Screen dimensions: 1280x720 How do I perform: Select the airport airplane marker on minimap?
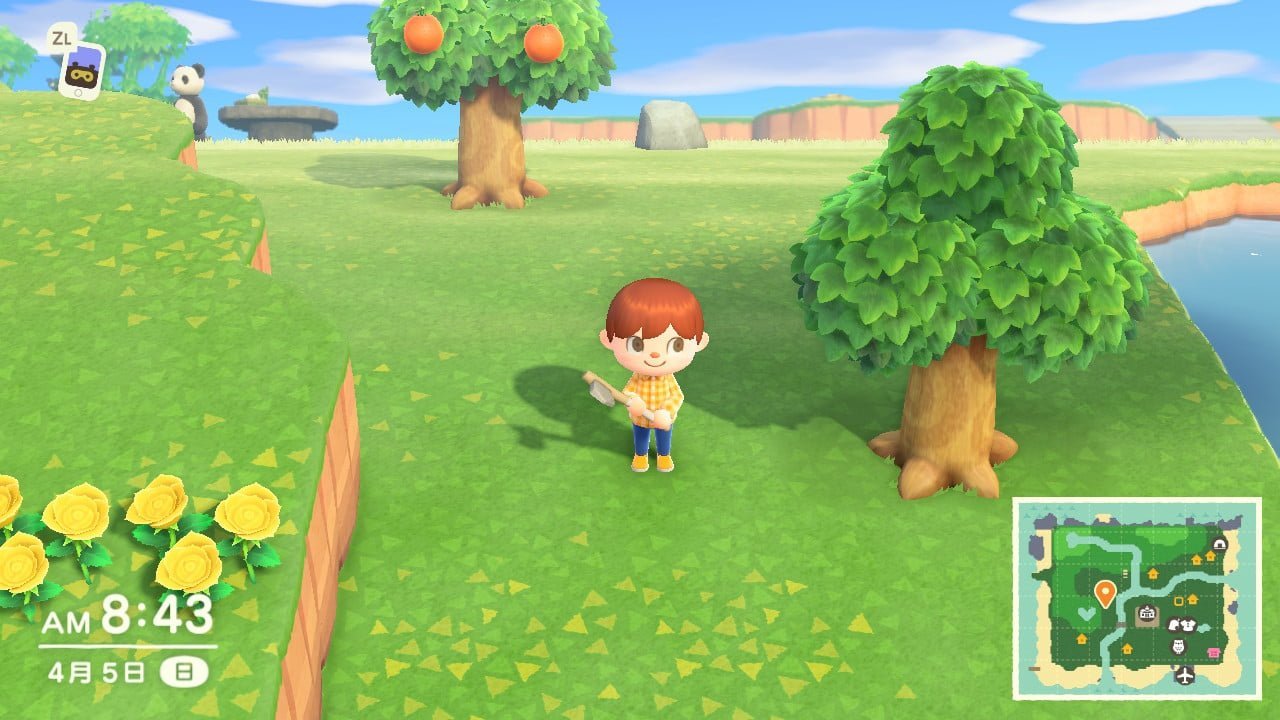pos(1186,675)
